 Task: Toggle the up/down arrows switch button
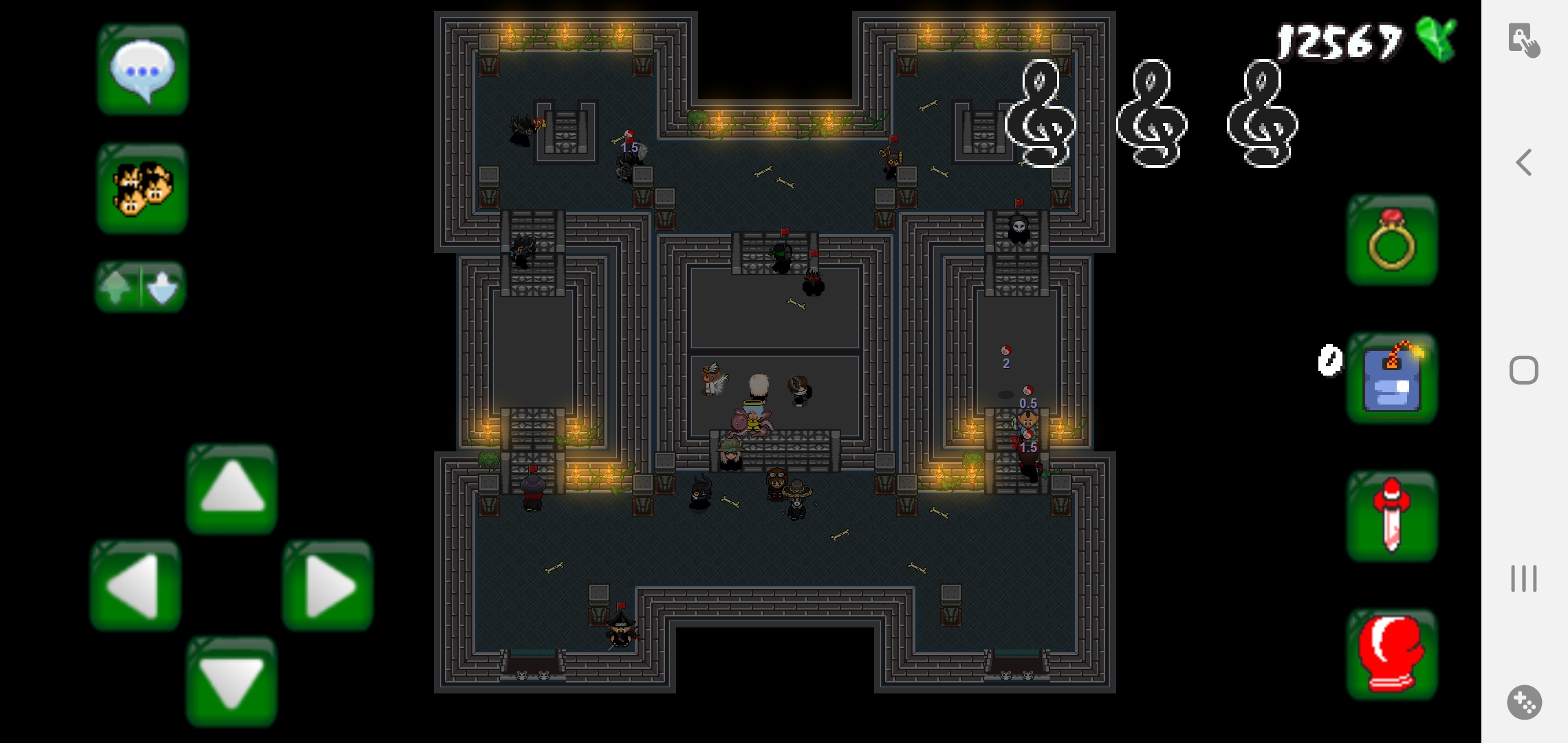(x=140, y=286)
